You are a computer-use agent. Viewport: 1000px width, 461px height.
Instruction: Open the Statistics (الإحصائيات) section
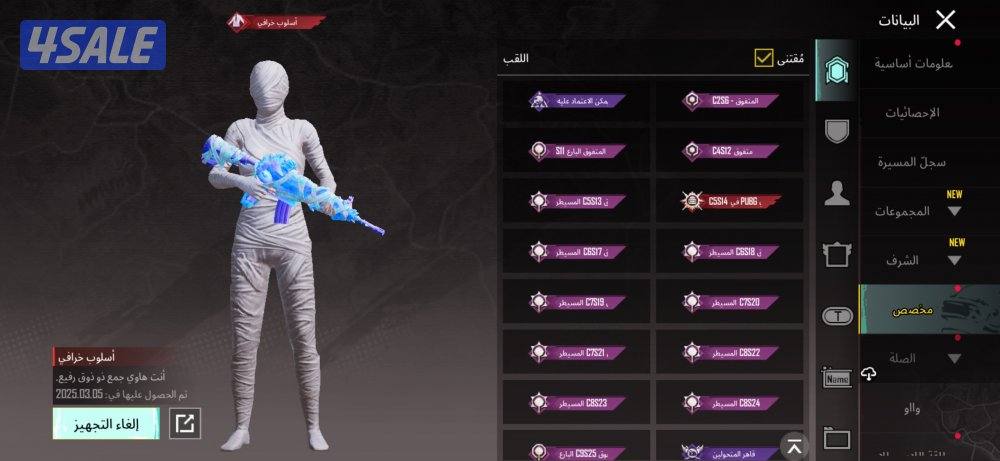point(912,113)
